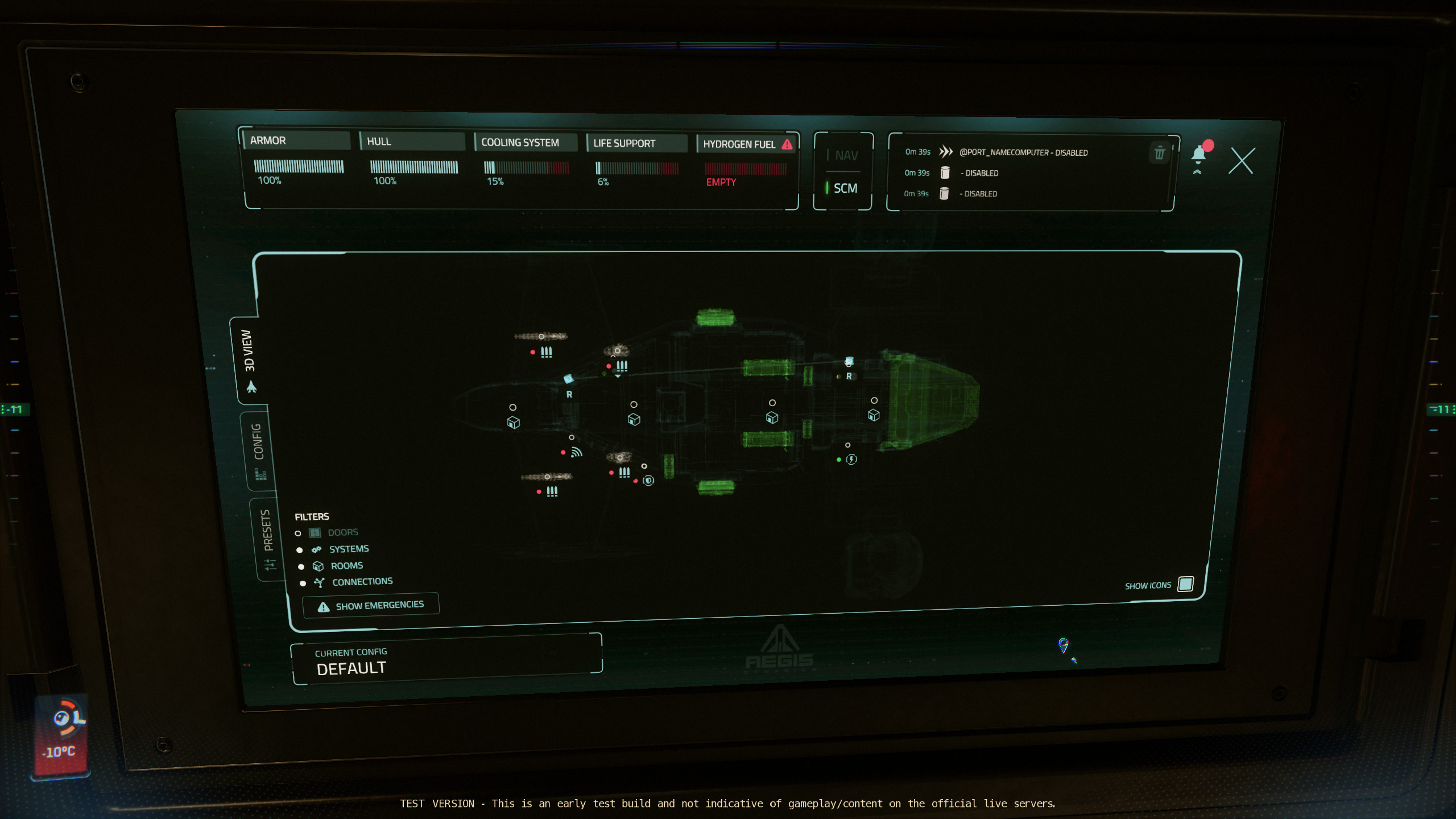Open the notifications bell
The image size is (1456, 819).
click(x=1199, y=155)
